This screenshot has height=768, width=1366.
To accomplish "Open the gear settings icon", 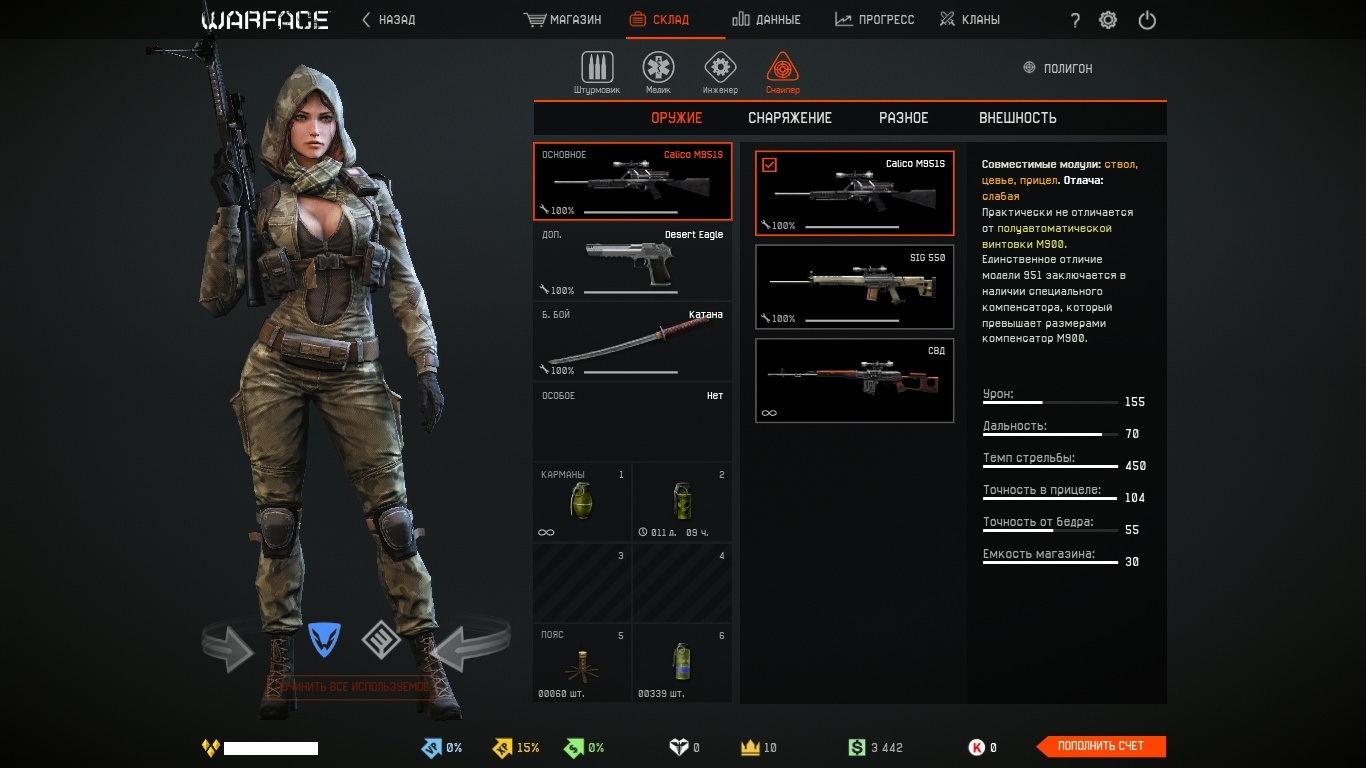I will [x=1108, y=20].
